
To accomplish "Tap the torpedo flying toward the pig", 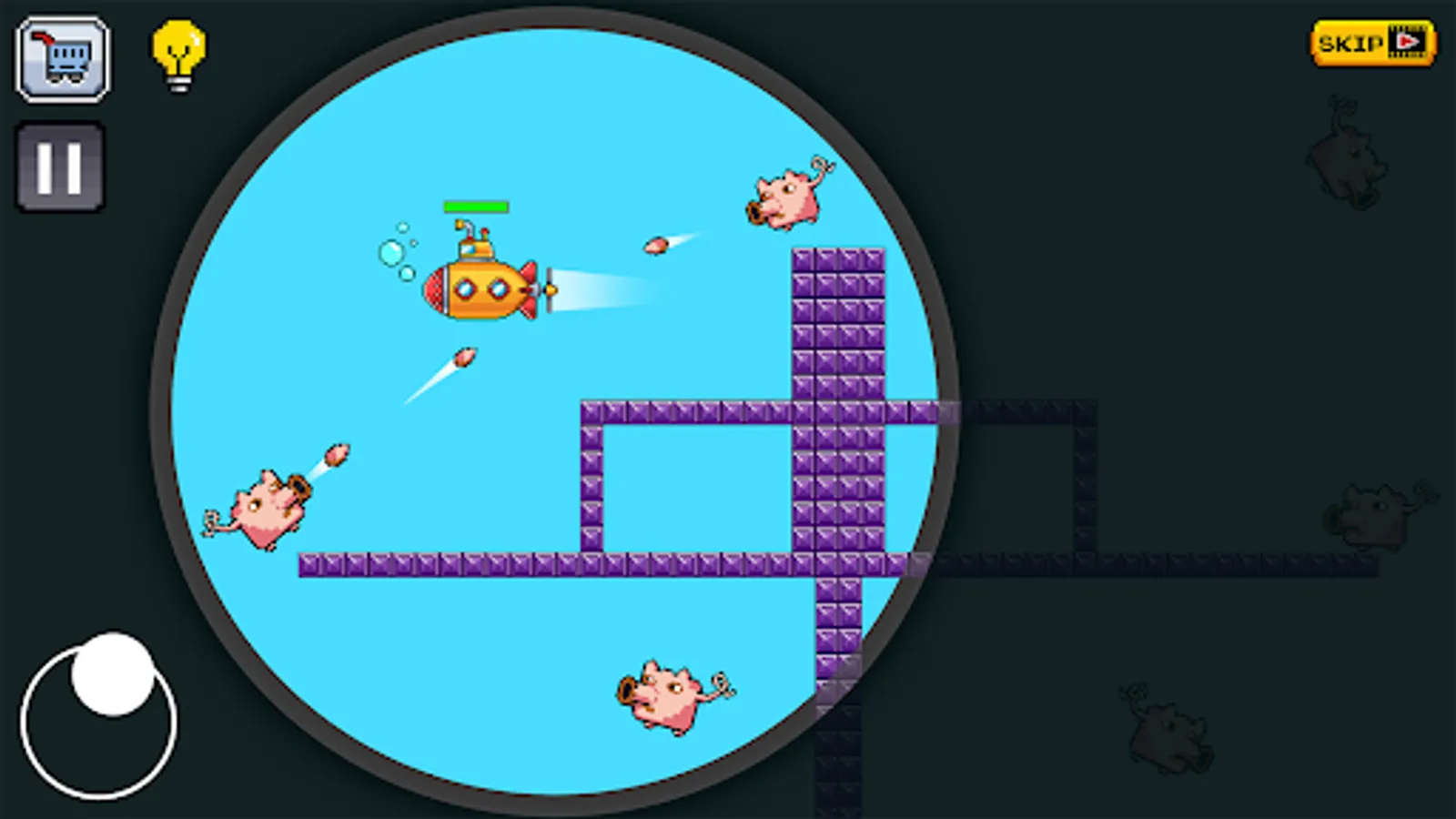I will (x=657, y=244).
